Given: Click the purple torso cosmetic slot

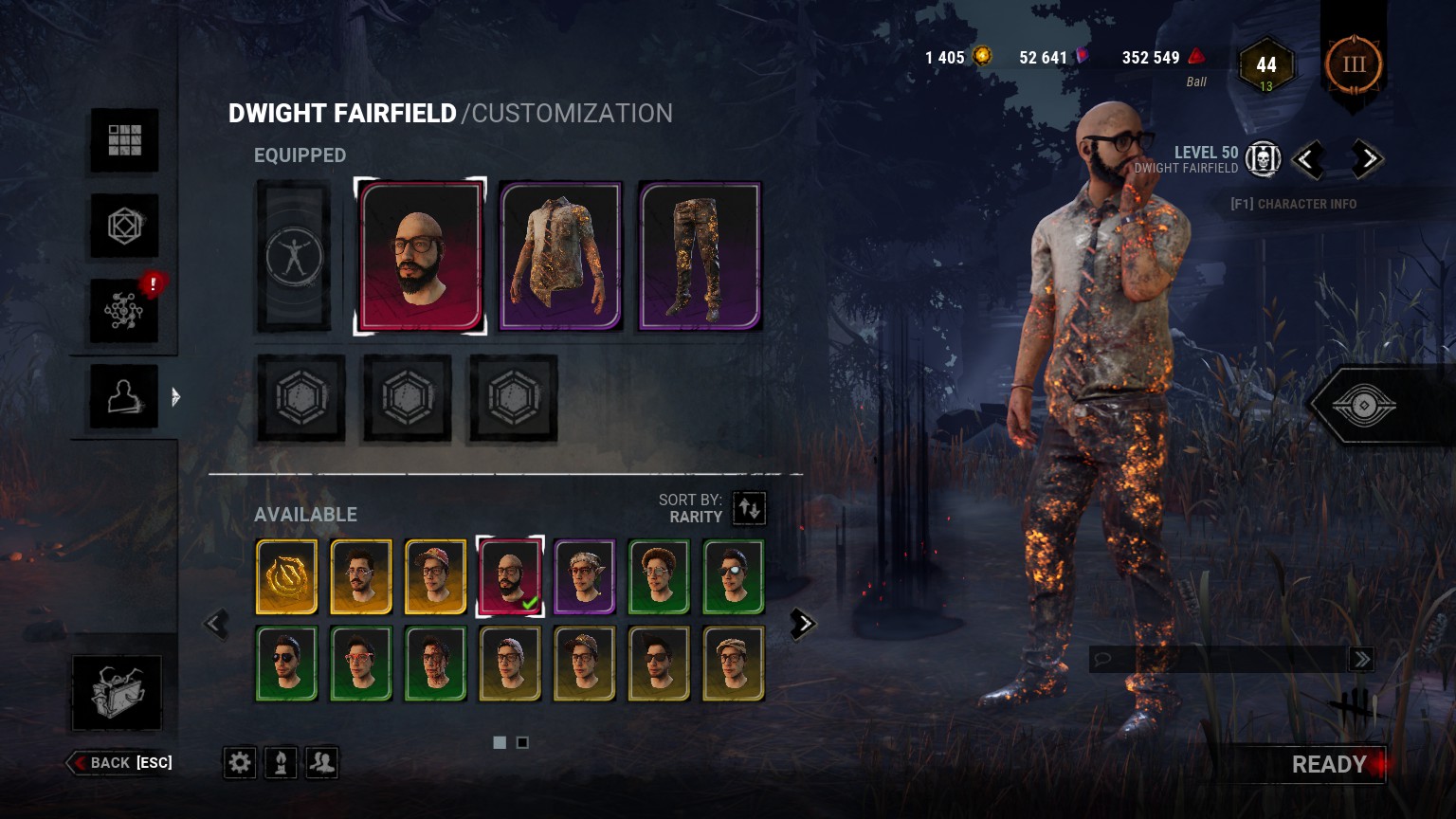Looking at the screenshot, I should (559, 256).
